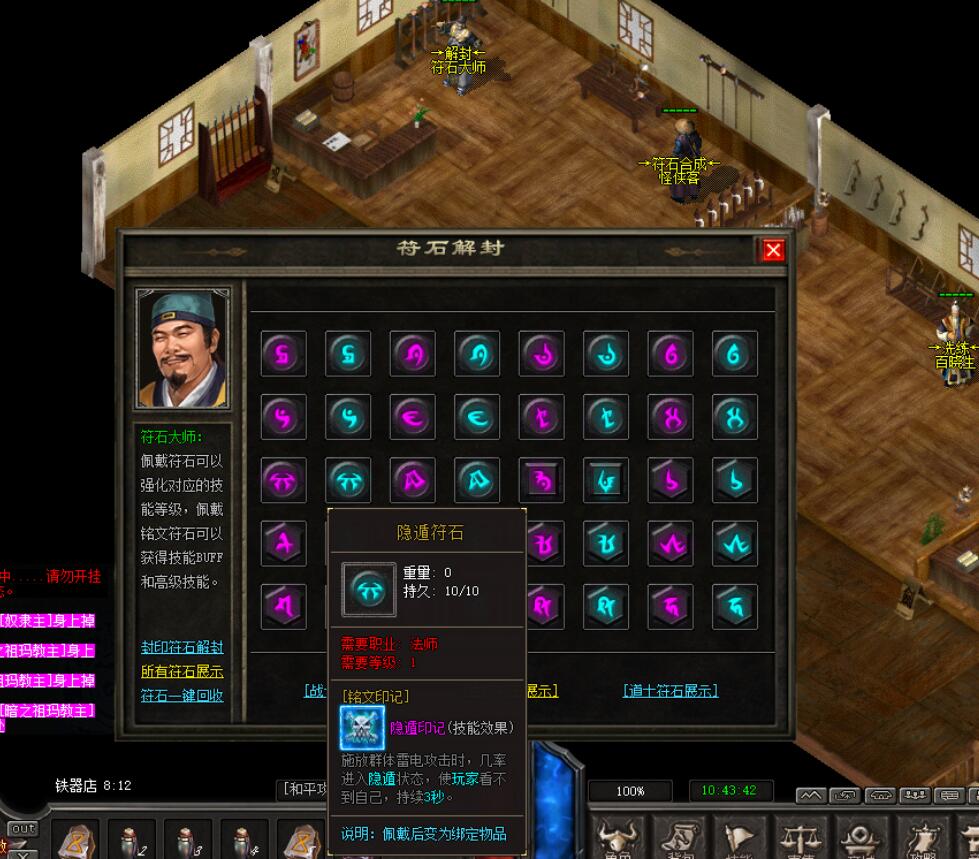Select the cyan 6-shaped rune stone
This screenshot has height=859, width=979.
coord(735,354)
